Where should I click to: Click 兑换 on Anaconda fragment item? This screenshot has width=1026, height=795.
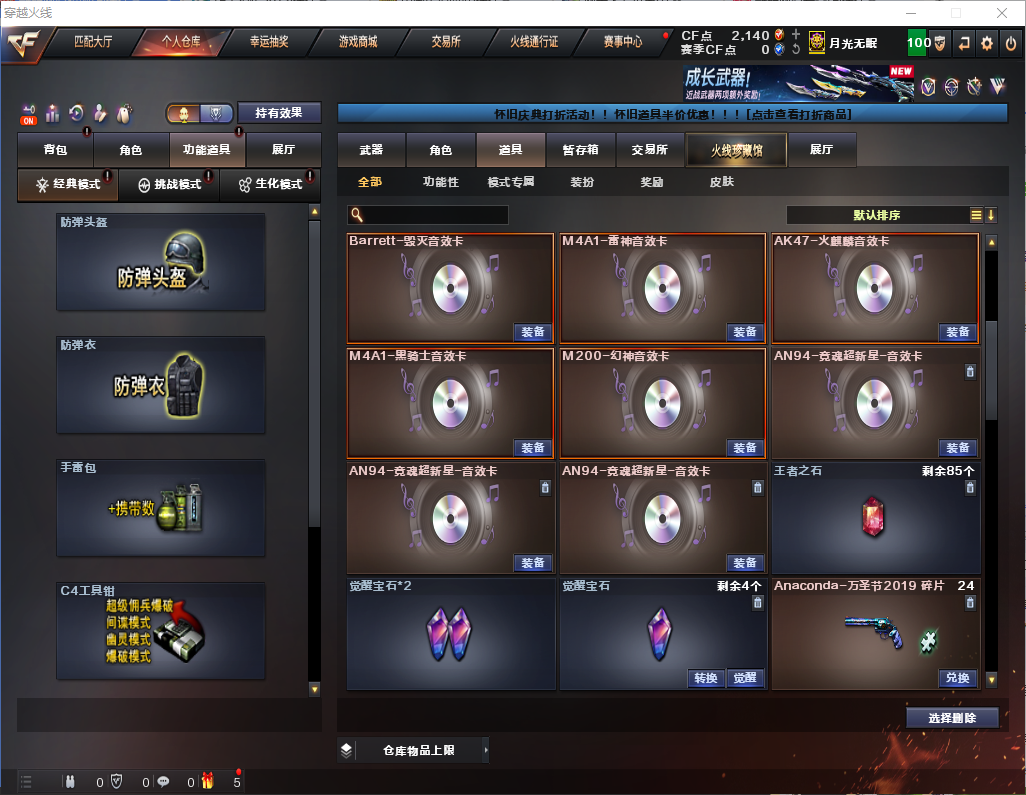(957, 678)
